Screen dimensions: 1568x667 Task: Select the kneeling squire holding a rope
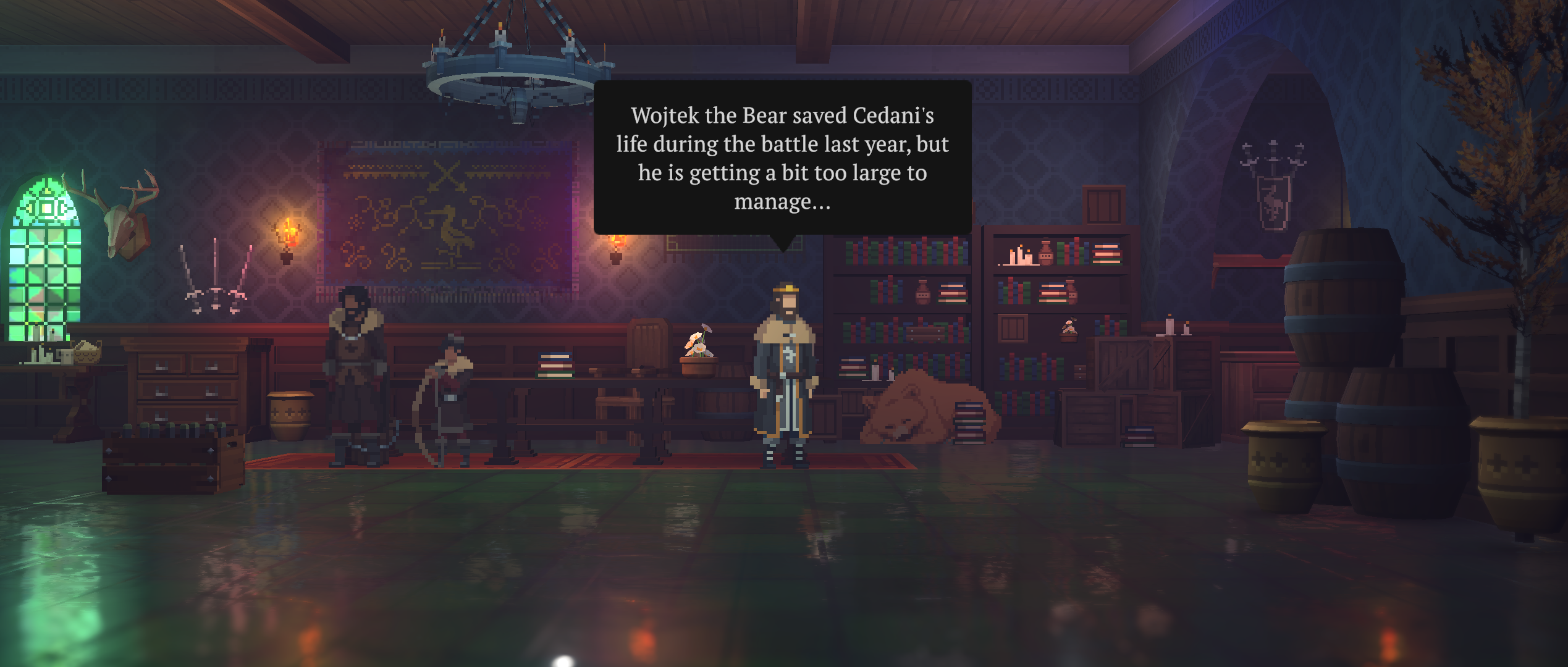click(x=451, y=401)
